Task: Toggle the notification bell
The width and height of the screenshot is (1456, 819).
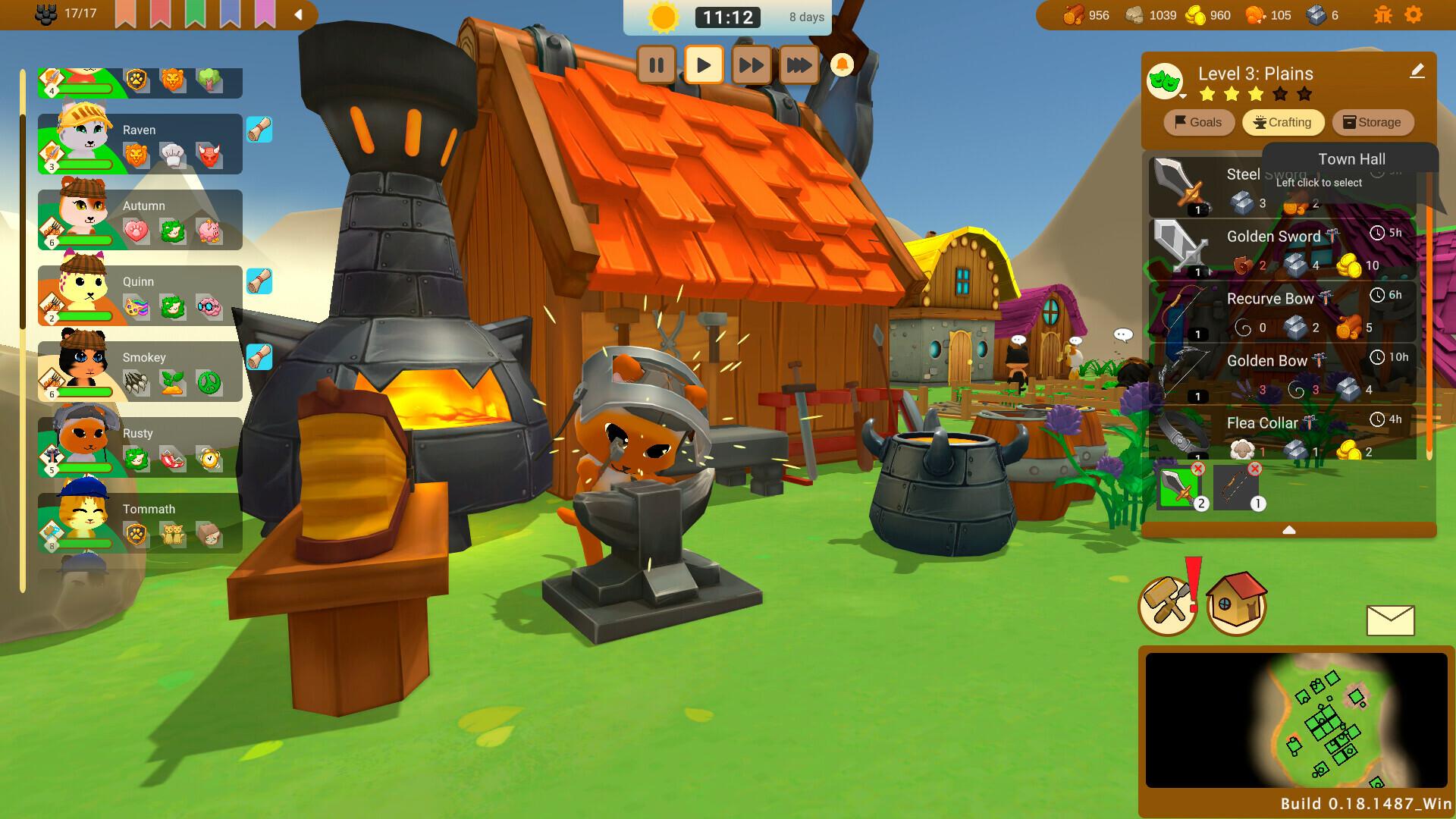Action: pyautogui.click(x=842, y=65)
